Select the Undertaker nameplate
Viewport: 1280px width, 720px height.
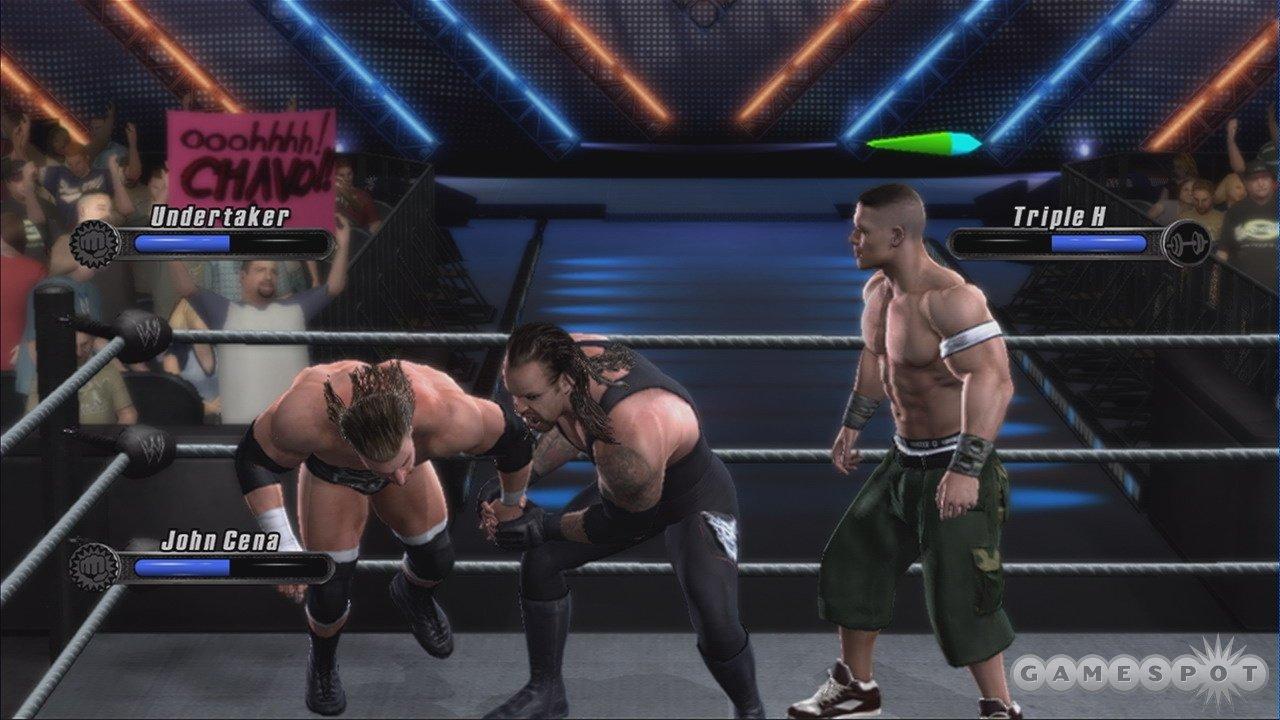222,213
